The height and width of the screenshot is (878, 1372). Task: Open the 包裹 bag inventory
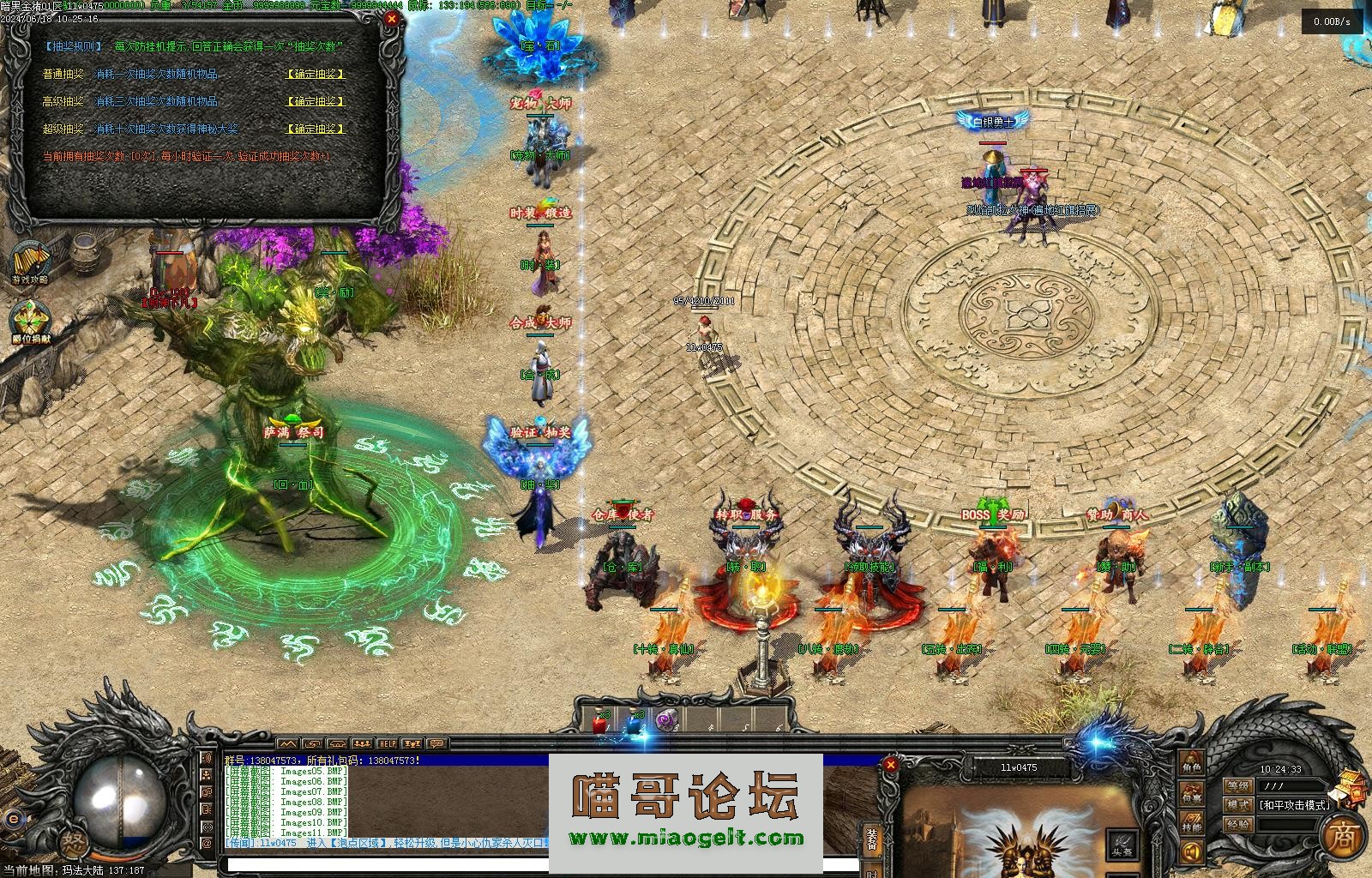(x=1191, y=794)
